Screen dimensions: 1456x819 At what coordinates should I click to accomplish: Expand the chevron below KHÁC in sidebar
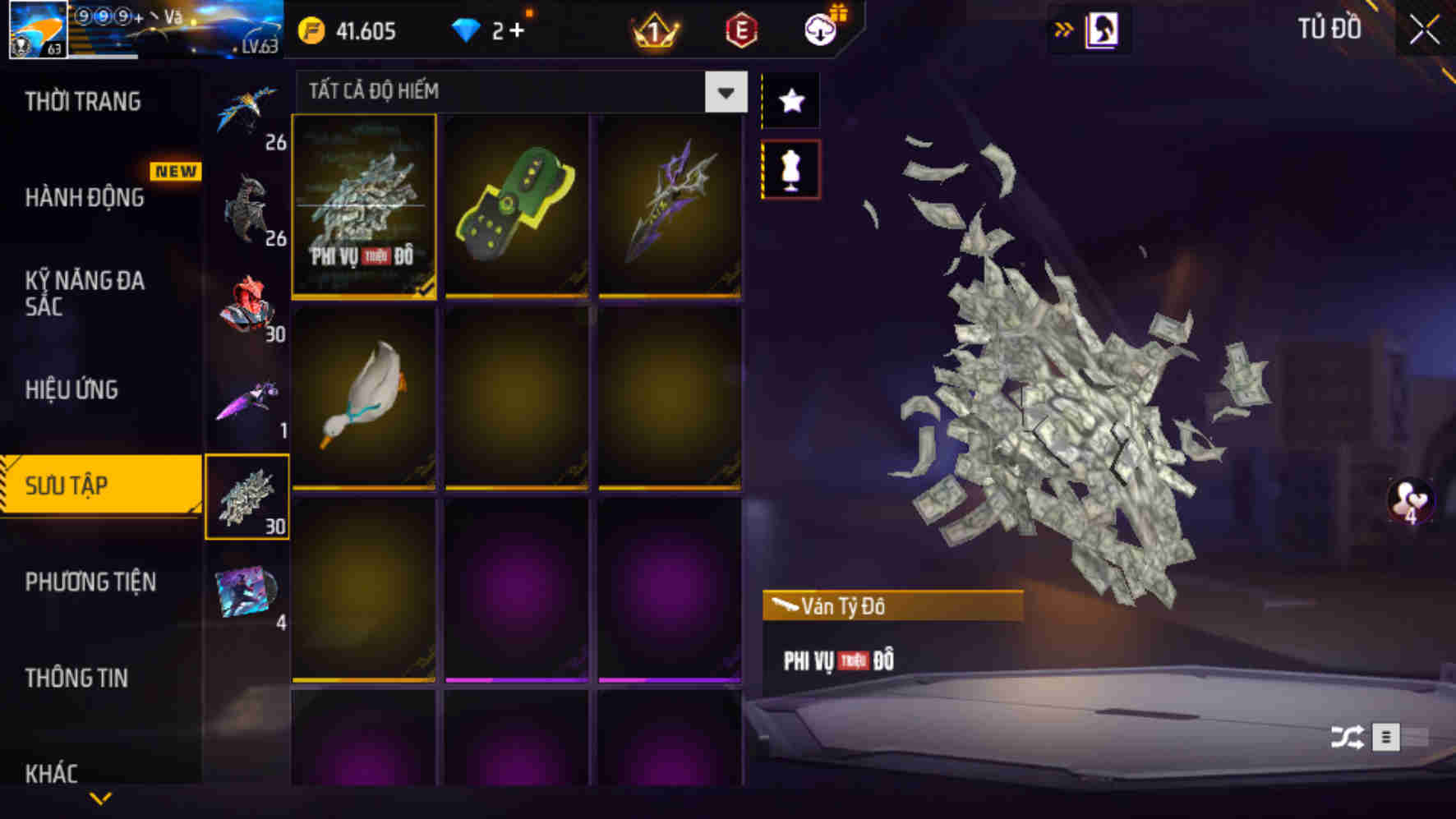[99, 797]
